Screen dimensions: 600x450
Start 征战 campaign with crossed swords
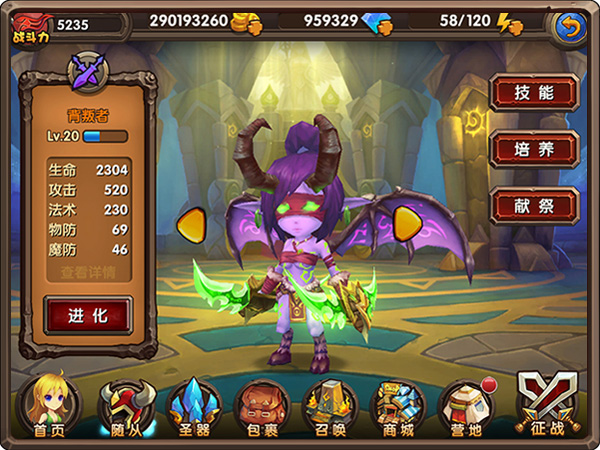tap(546, 404)
